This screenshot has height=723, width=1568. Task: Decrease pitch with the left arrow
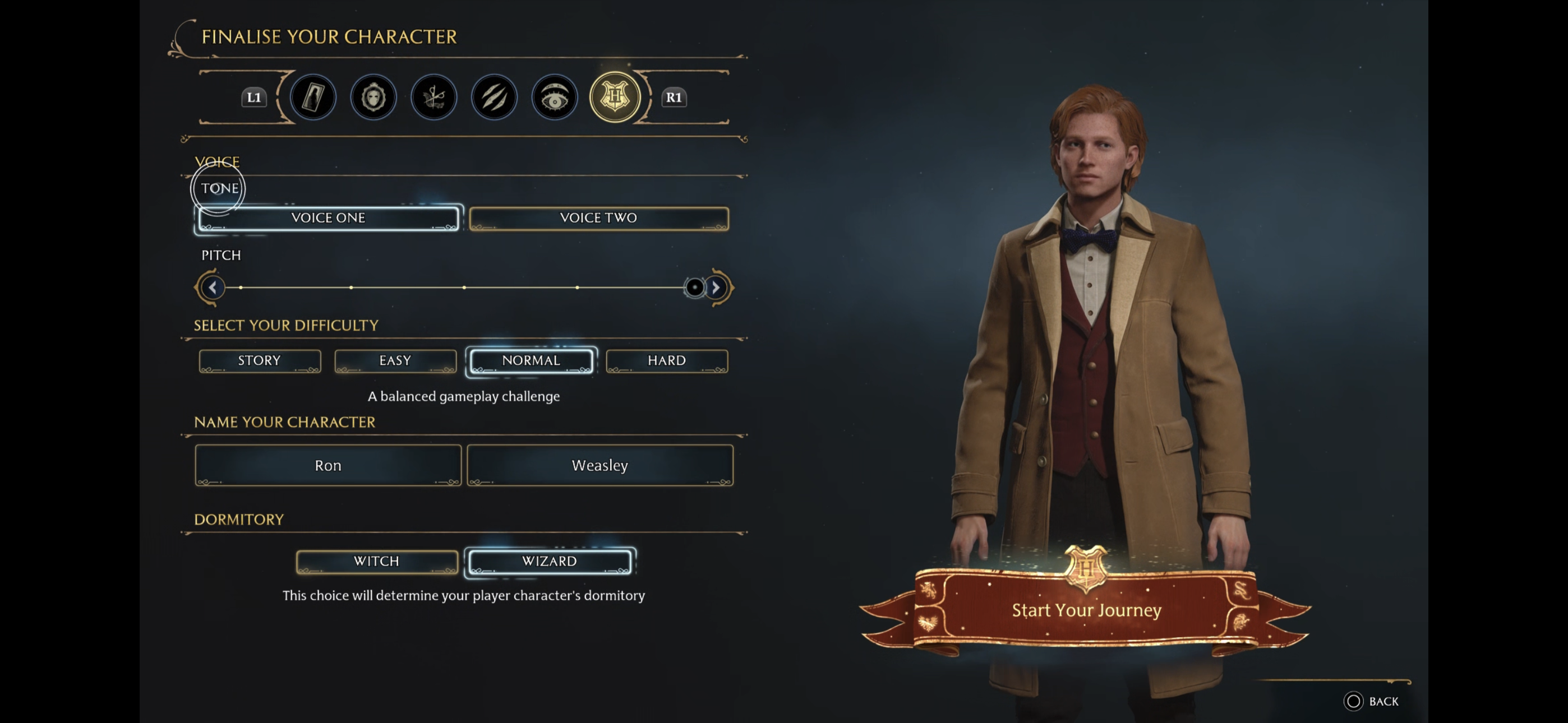coord(213,288)
